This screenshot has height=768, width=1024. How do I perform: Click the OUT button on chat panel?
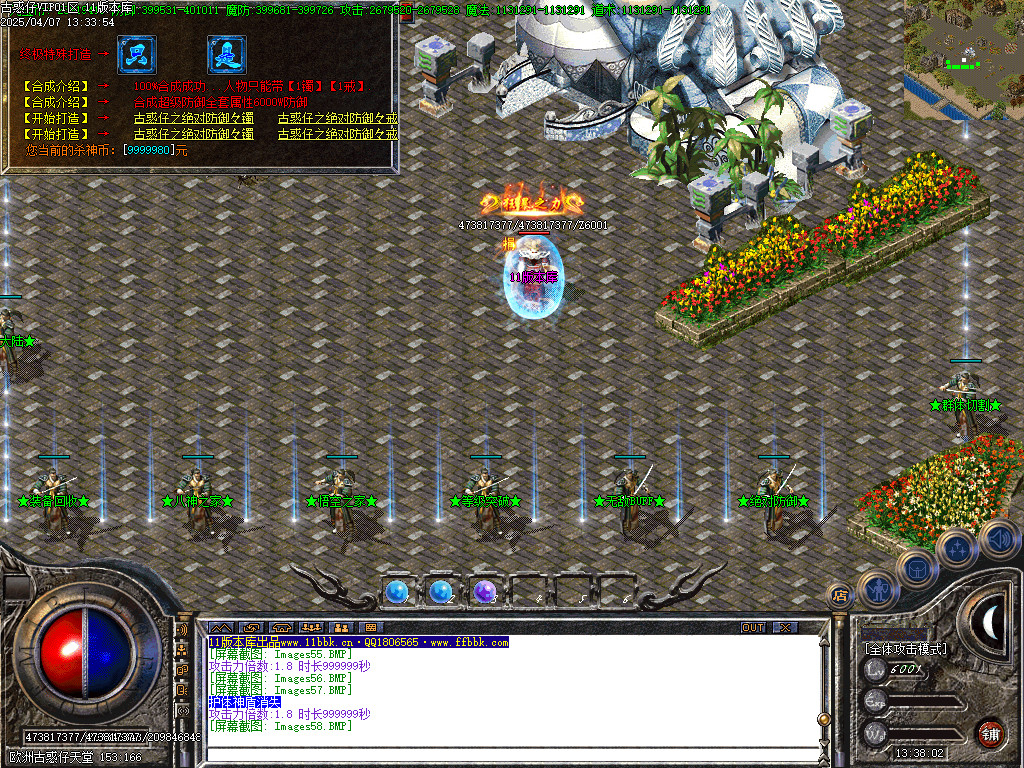[753, 627]
